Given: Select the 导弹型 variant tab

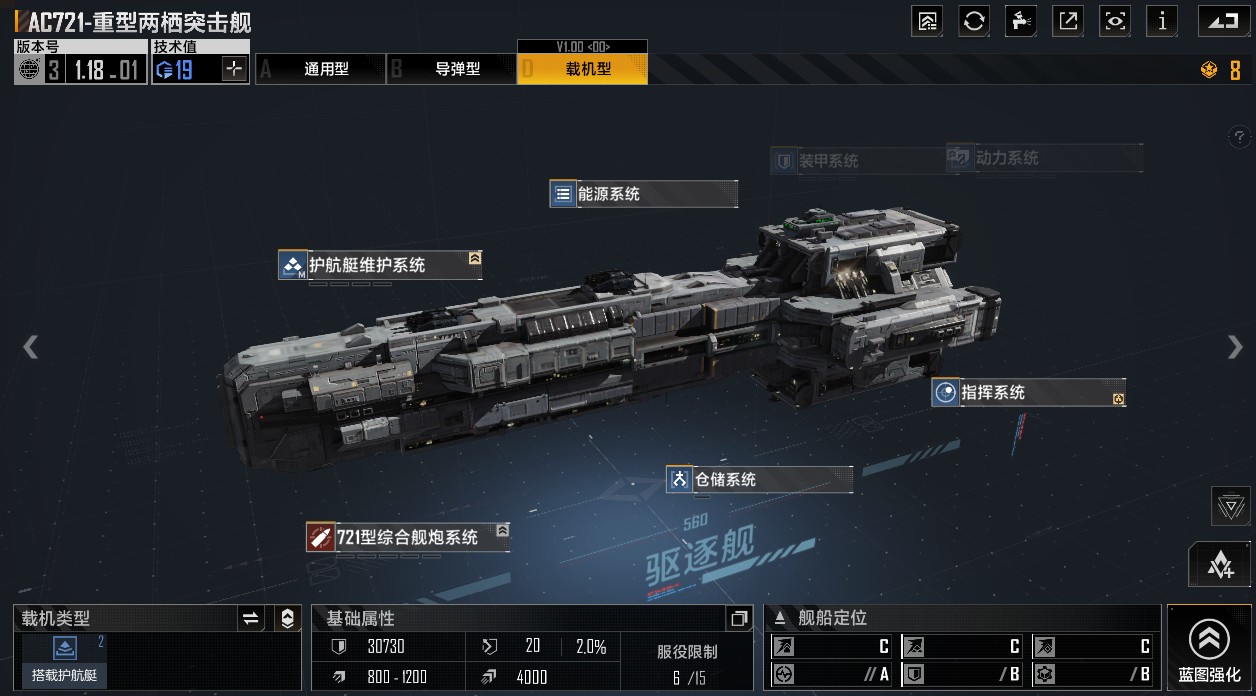Looking at the screenshot, I should pyautogui.click(x=451, y=69).
